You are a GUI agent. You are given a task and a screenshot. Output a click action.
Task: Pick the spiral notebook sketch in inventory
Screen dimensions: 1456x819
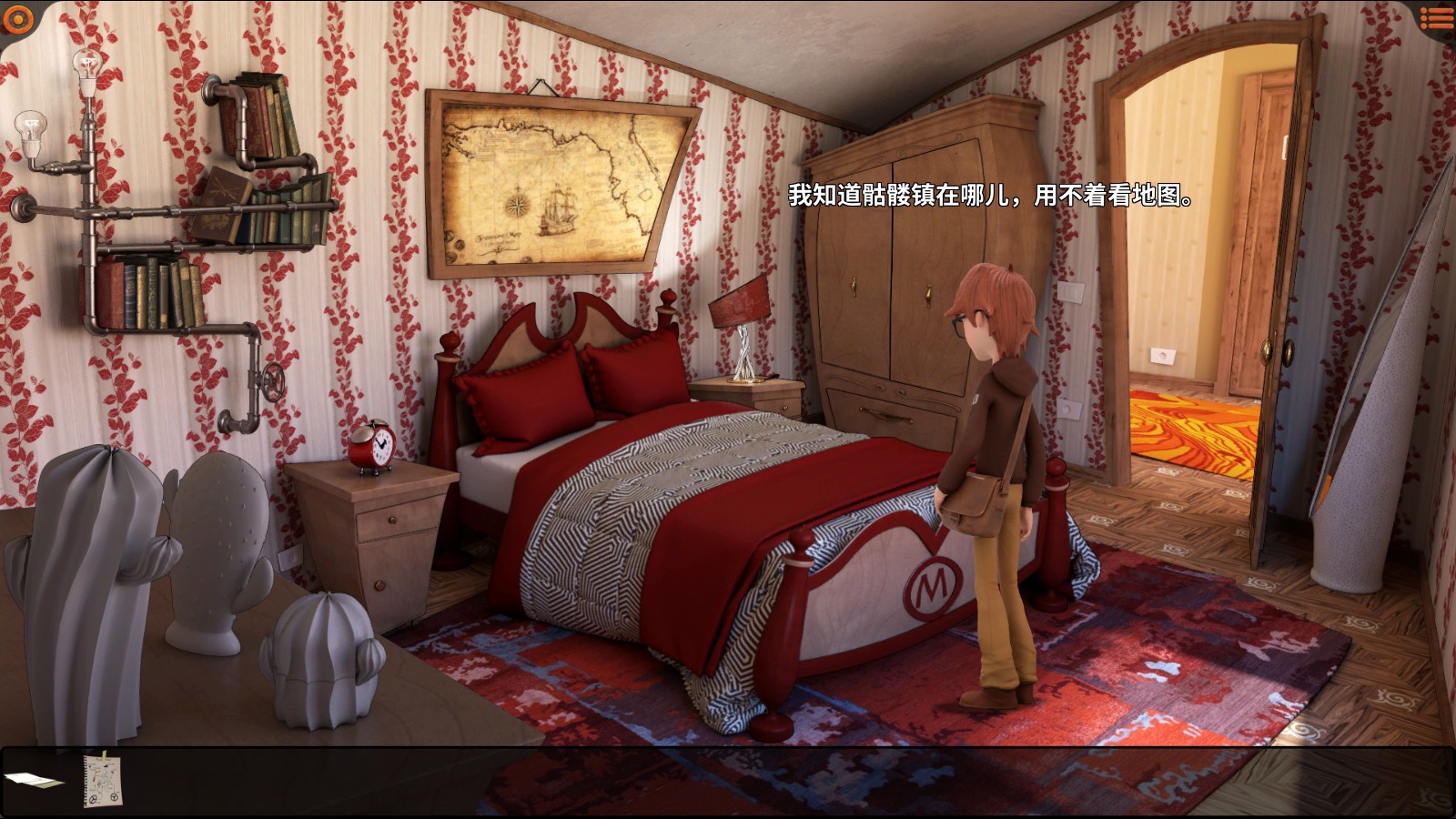coord(103,780)
